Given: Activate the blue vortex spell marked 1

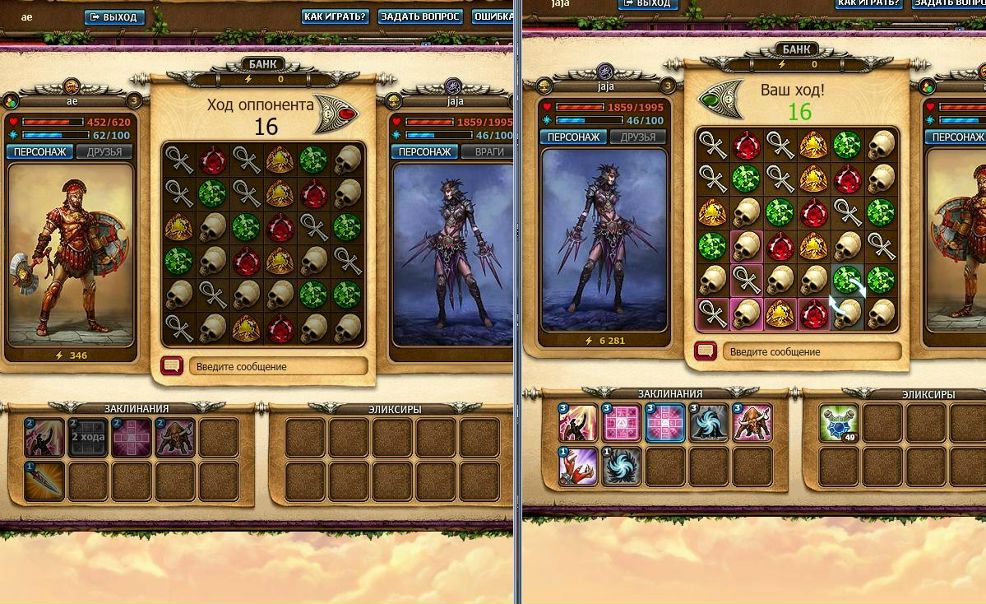Looking at the screenshot, I should (622, 466).
